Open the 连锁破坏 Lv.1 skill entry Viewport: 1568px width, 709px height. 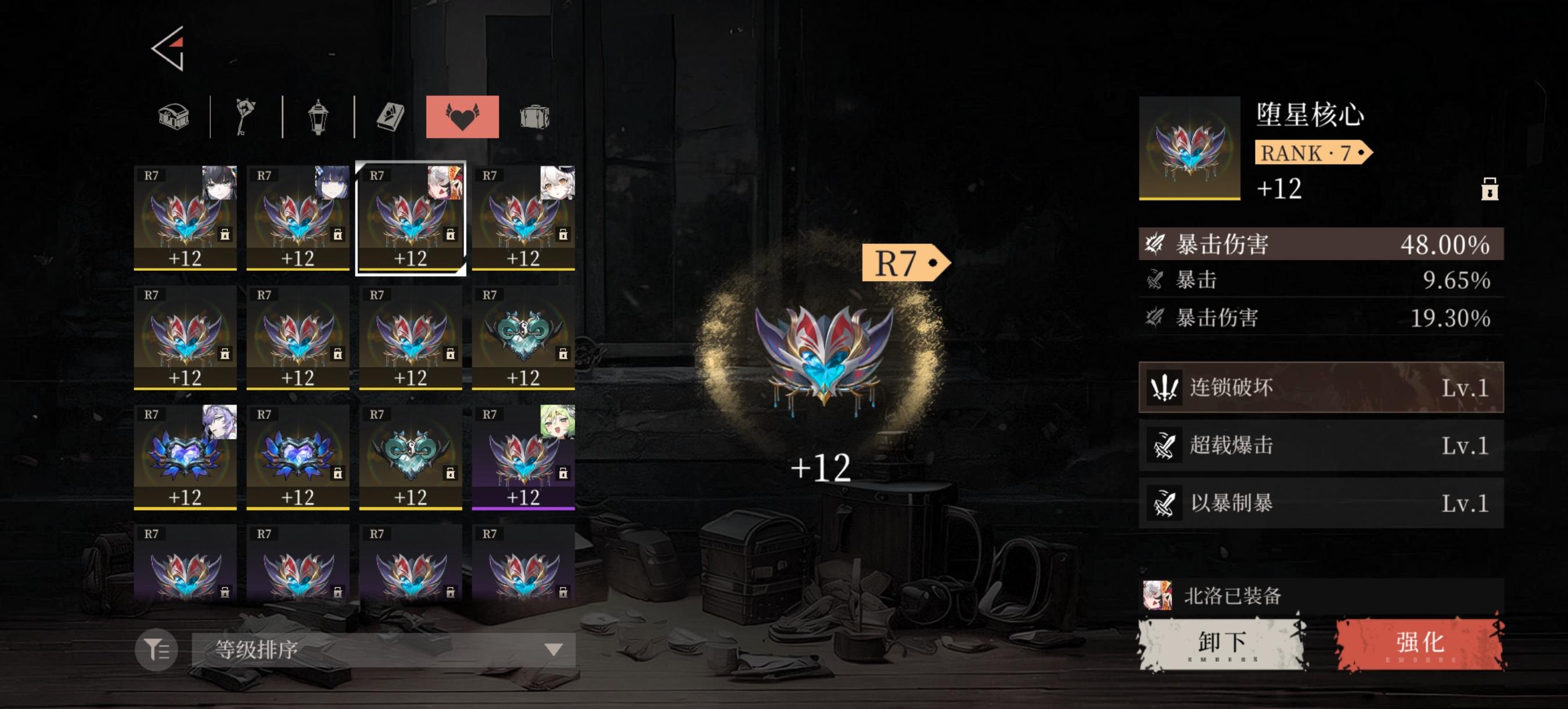(x=1319, y=388)
